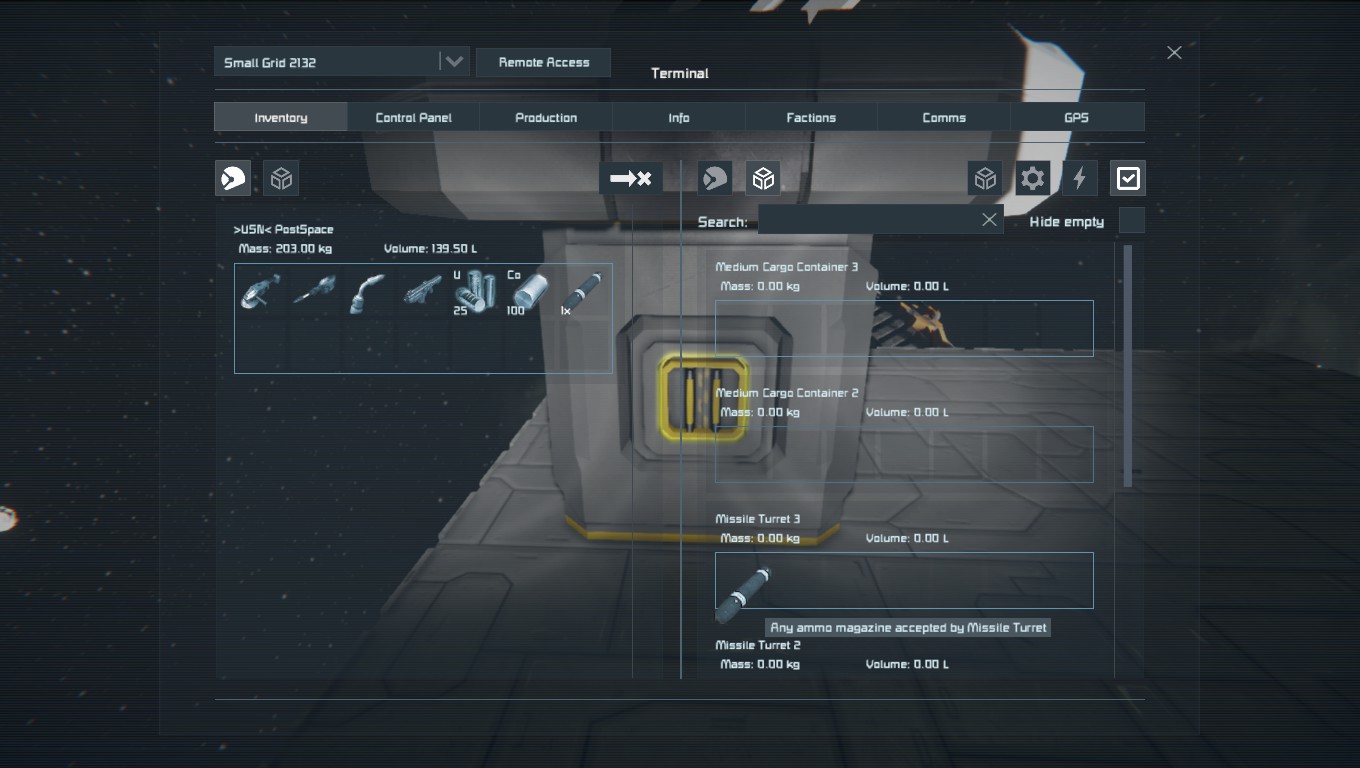Select the welder tool slot

pyautogui.click(x=368, y=292)
